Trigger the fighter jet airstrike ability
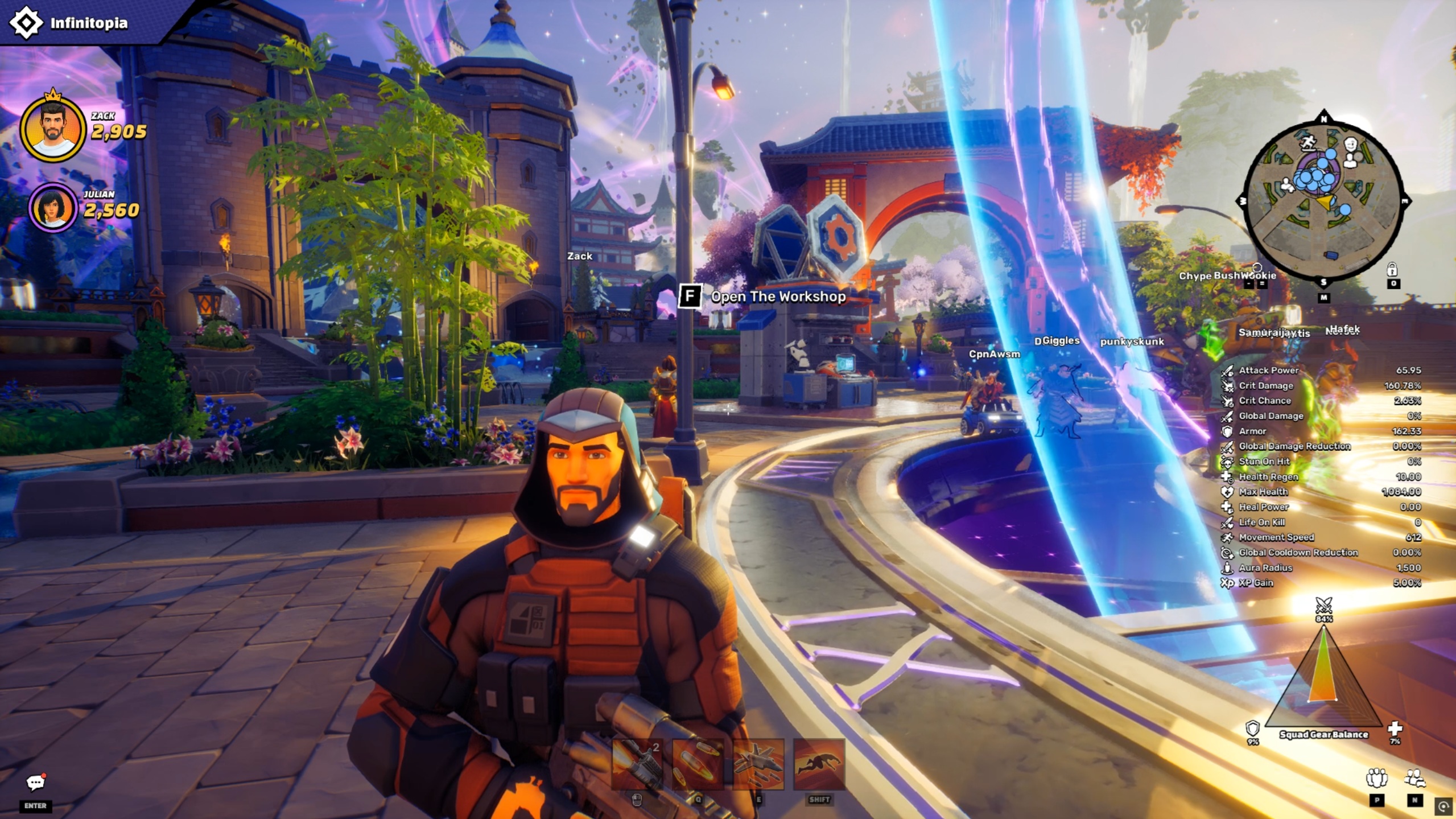 coord(758,764)
